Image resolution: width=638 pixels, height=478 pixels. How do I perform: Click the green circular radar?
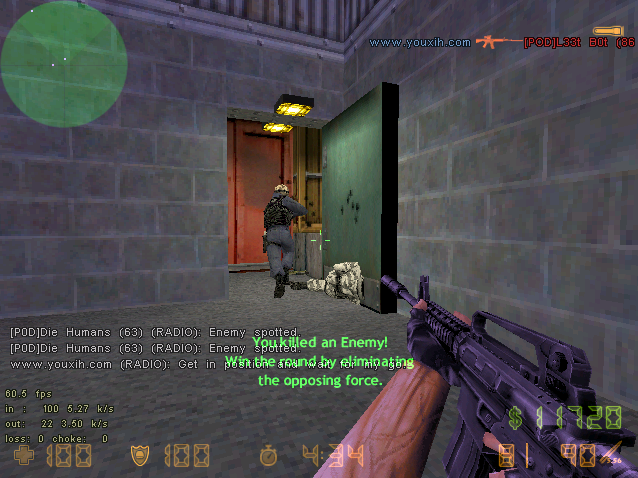coord(63,62)
